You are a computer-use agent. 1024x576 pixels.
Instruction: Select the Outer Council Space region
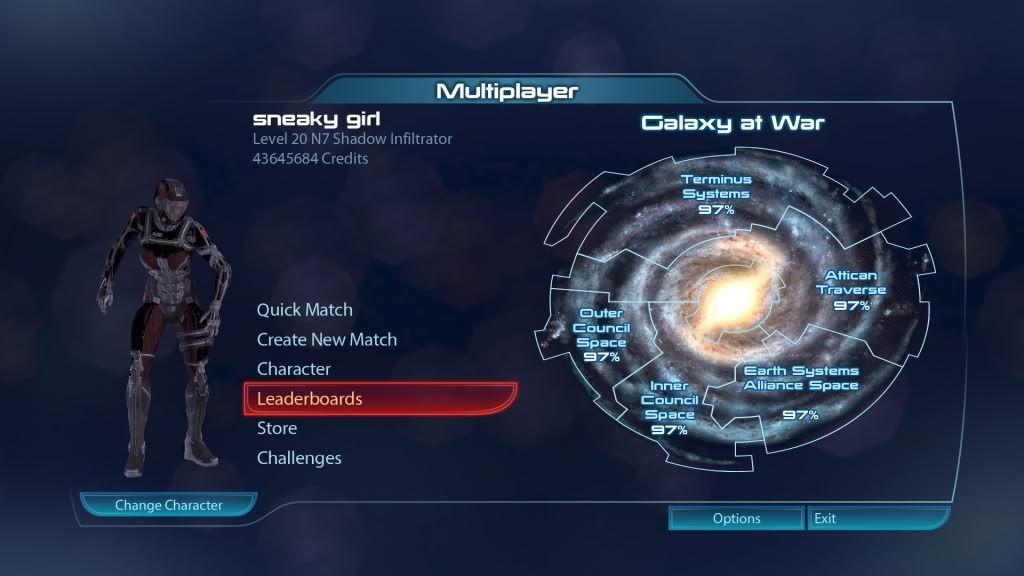click(601, 334)
